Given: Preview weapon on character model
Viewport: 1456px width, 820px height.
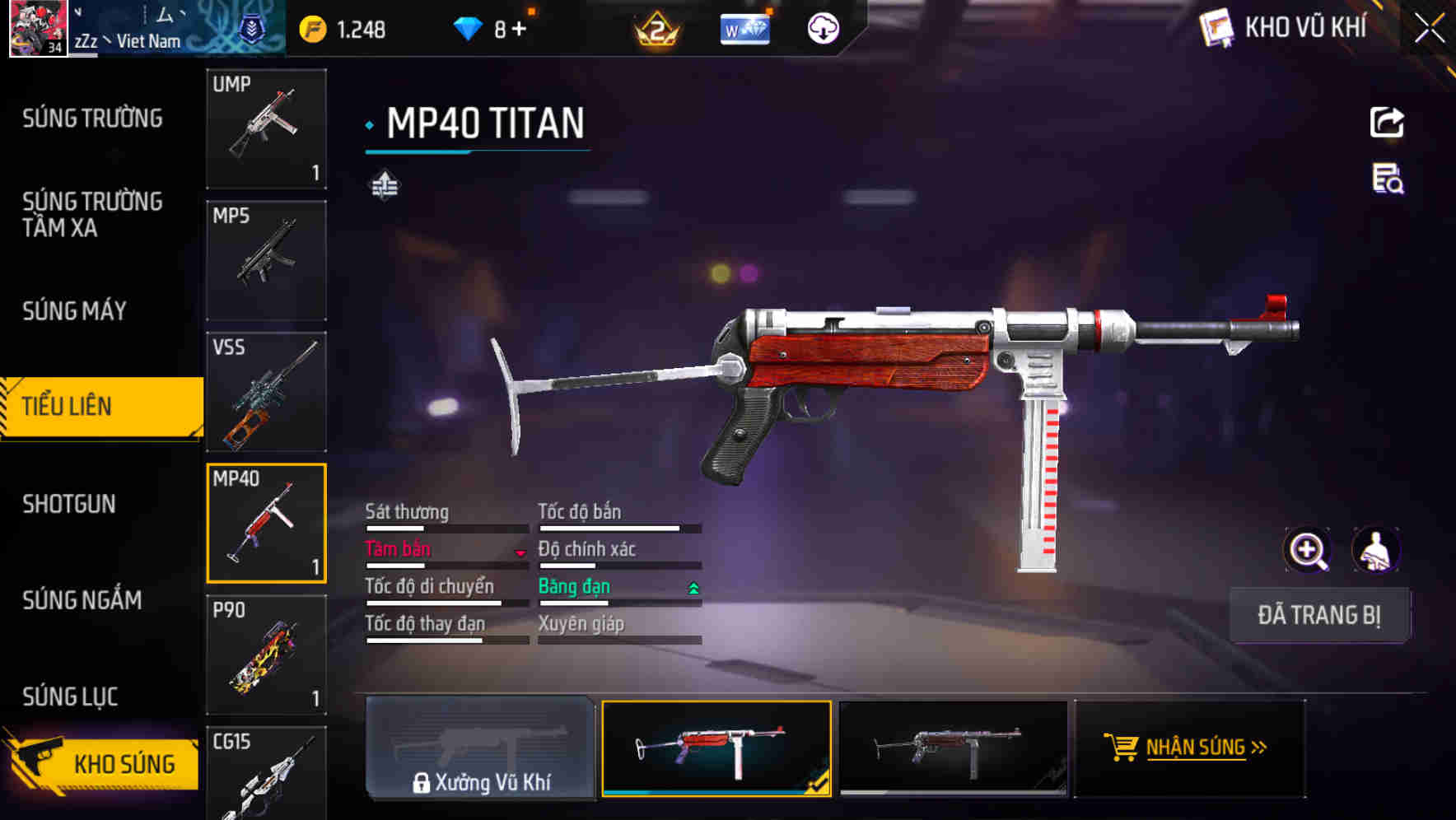Looking at the screenshot, I should 1376,550.
